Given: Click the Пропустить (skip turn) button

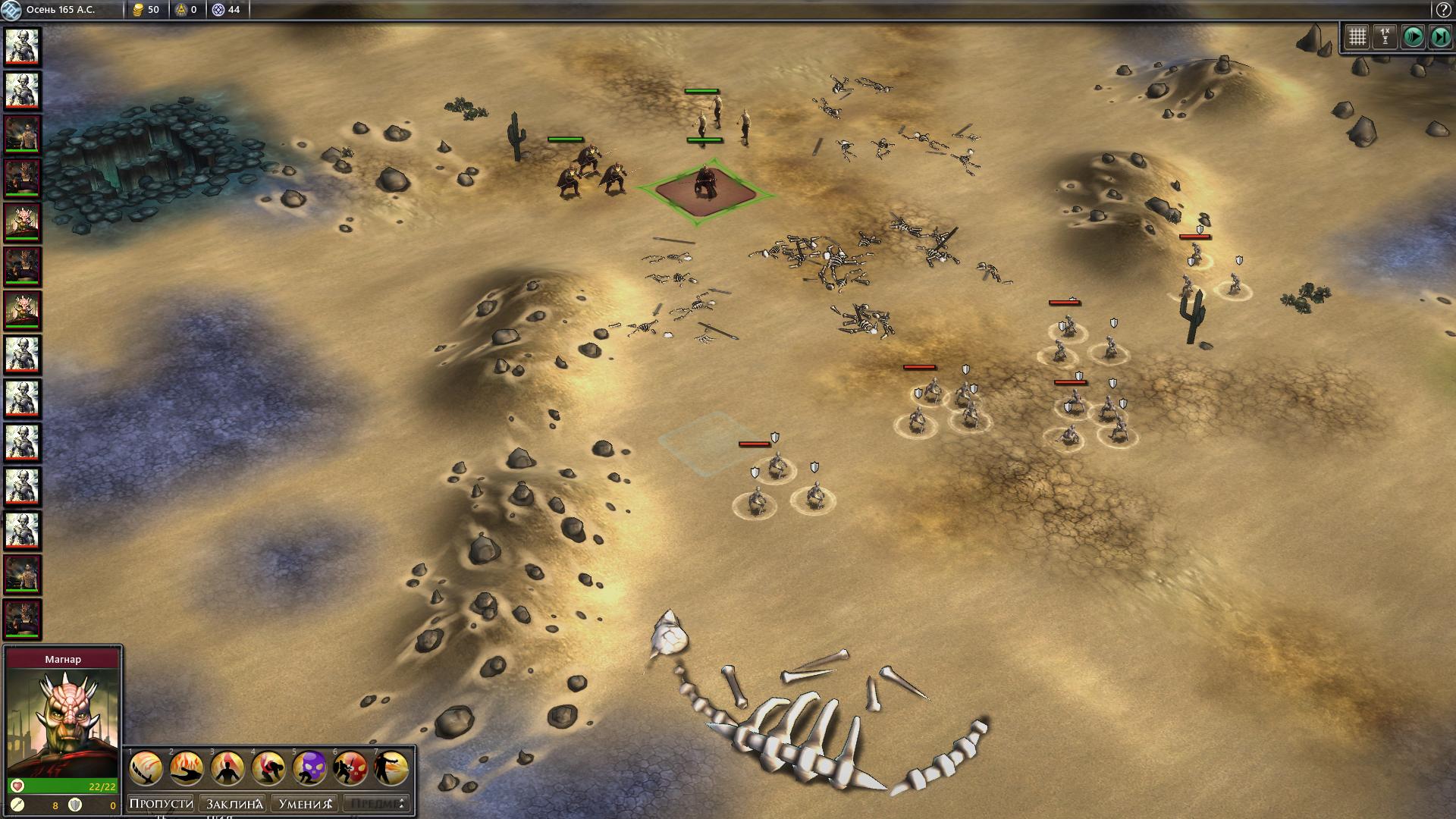Looking at the screenshot, I should click(162, 804).
